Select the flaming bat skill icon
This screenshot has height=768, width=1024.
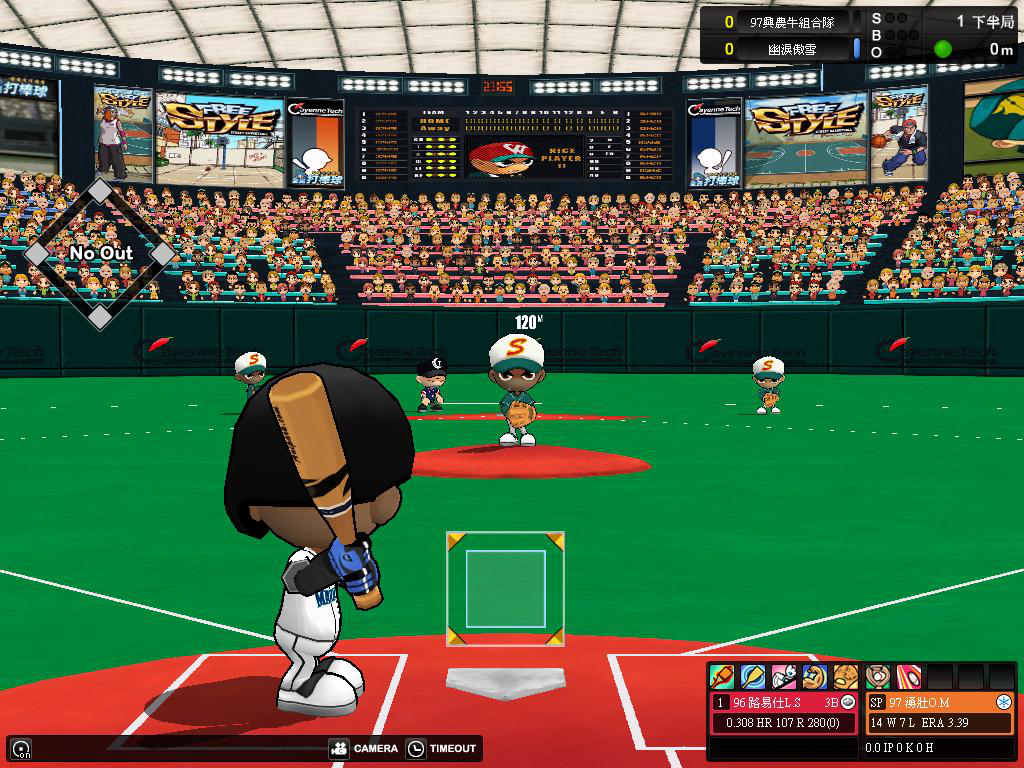click(x=722, y=677)
